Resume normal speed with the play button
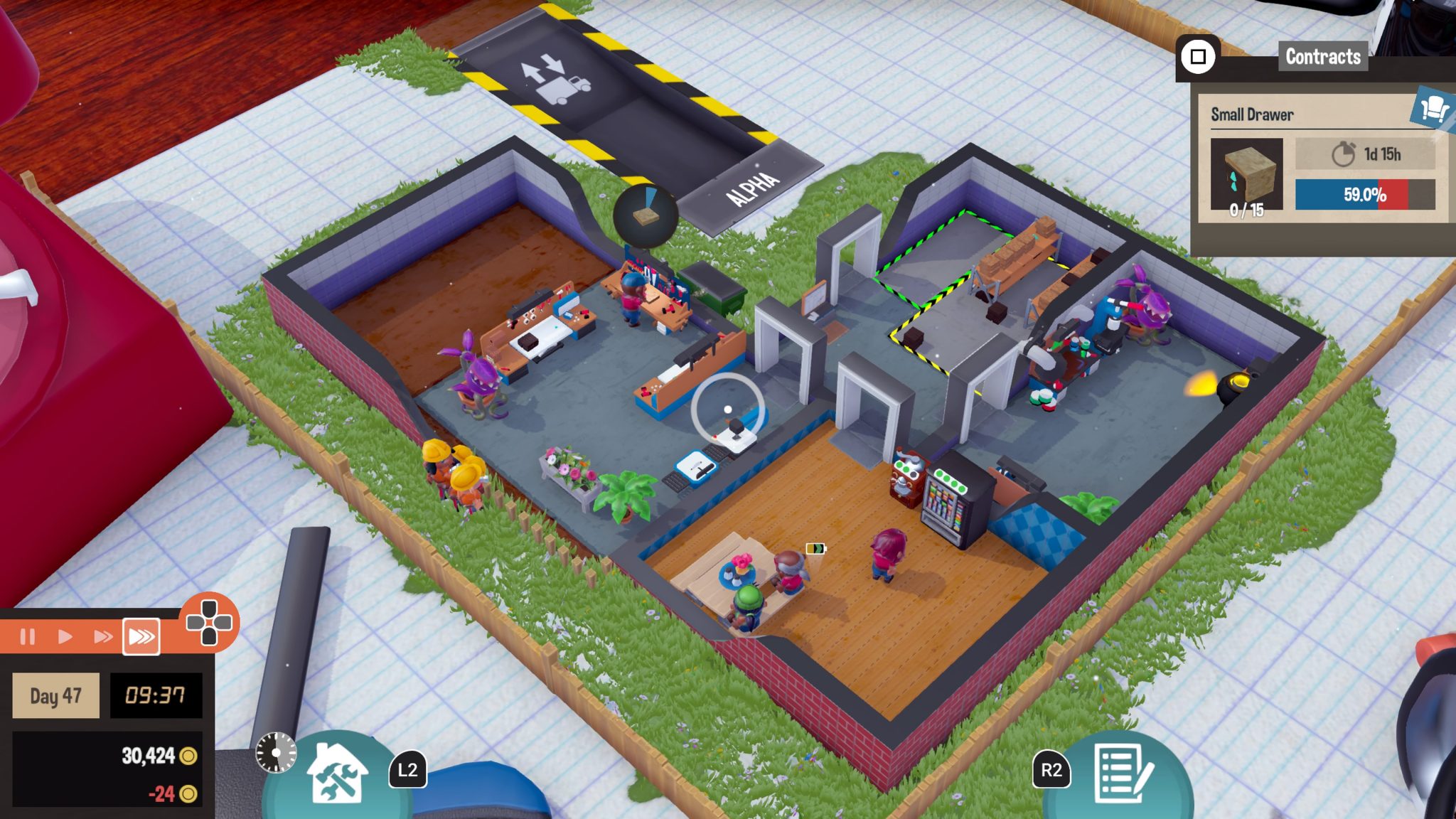Viewport: 1456px width, 819px height. coord(65,638)
